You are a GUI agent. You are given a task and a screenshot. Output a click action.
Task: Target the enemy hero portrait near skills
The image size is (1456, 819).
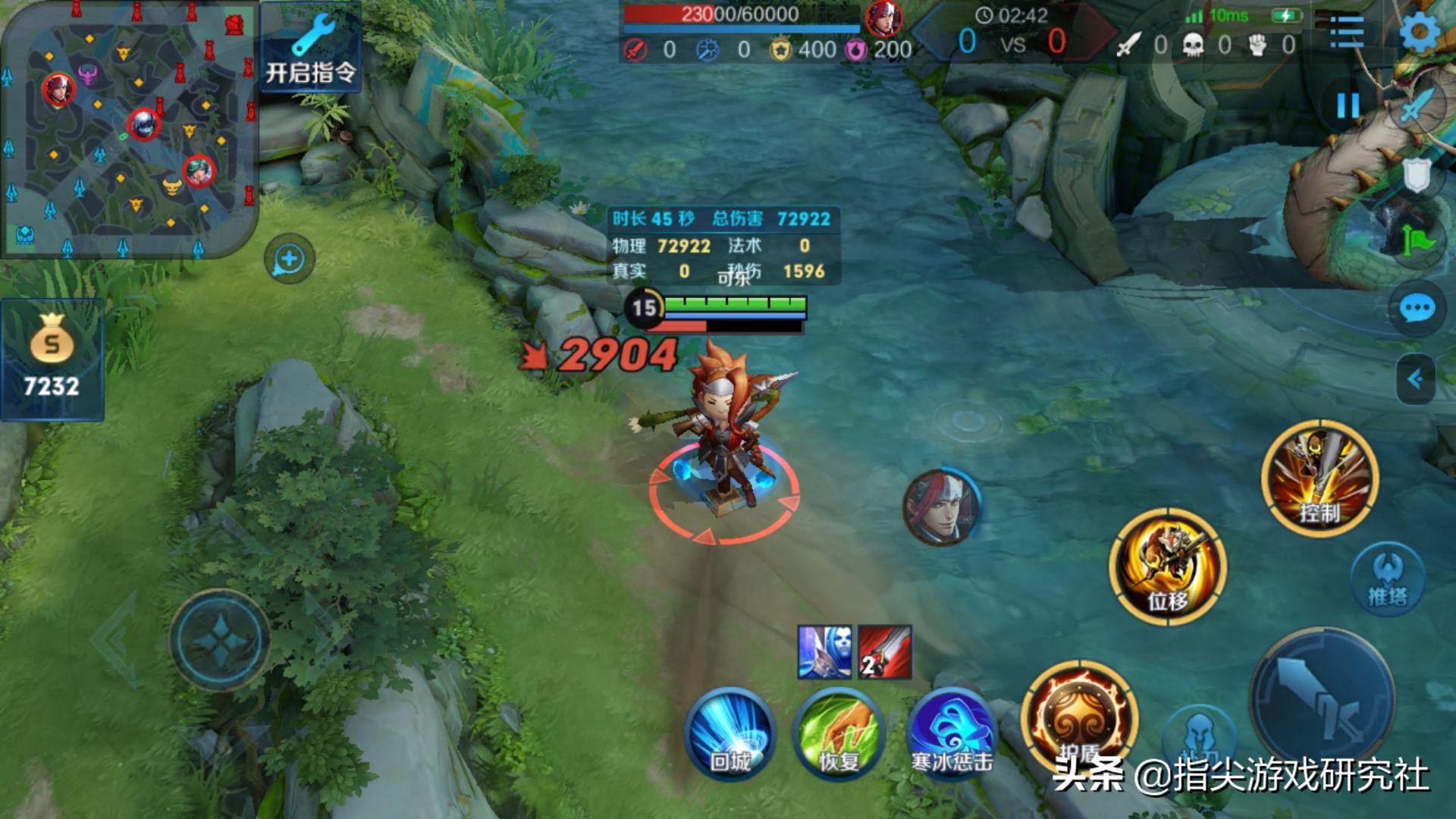pyautogui.click(x=942, y=507)
